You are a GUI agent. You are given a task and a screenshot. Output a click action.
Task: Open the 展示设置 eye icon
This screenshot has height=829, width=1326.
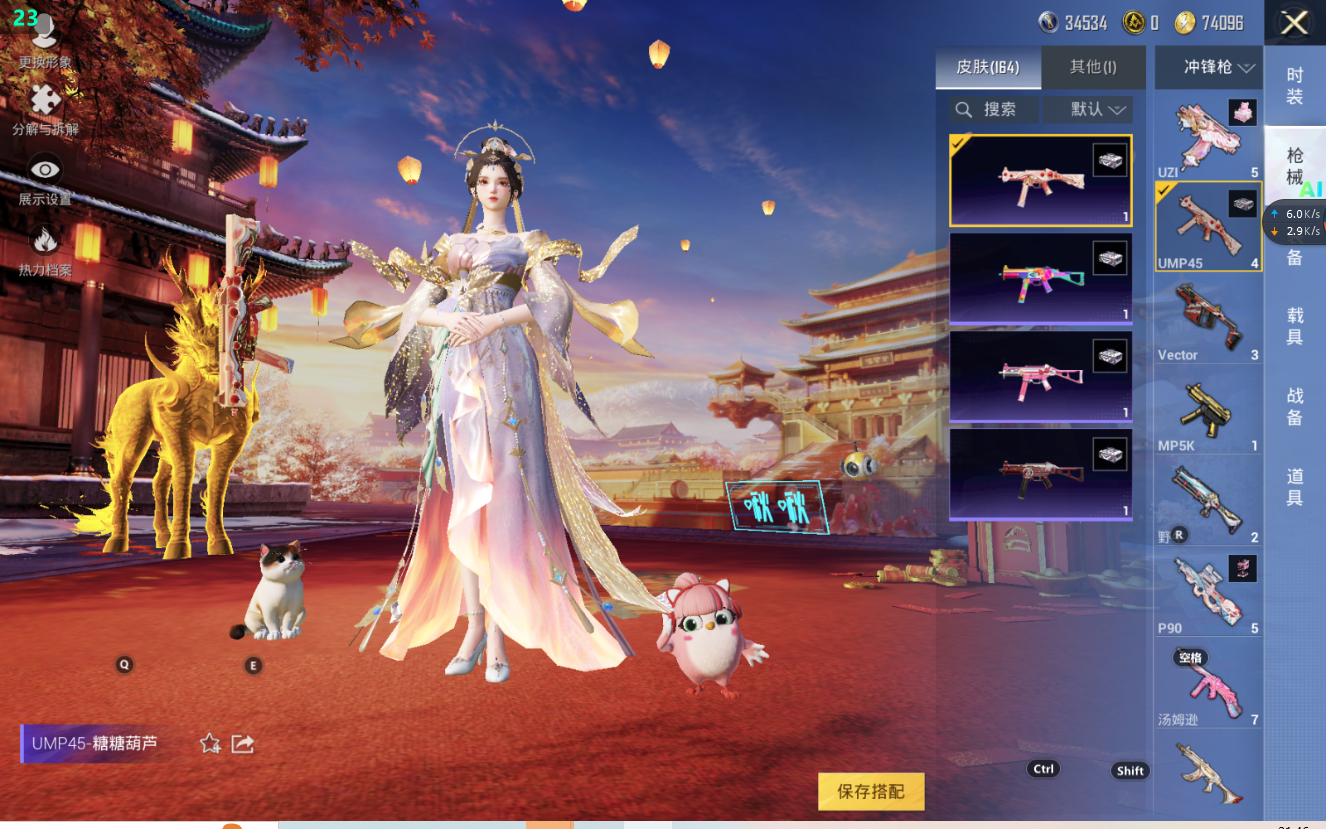[x=45, y=179]
